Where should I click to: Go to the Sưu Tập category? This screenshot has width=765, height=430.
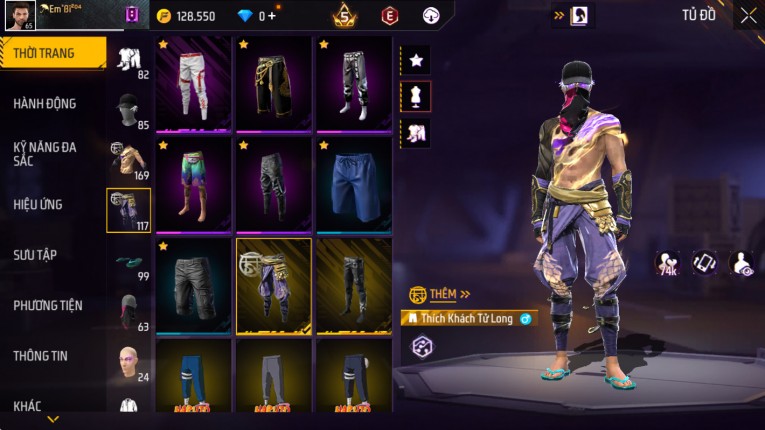[x=35, y=255]
